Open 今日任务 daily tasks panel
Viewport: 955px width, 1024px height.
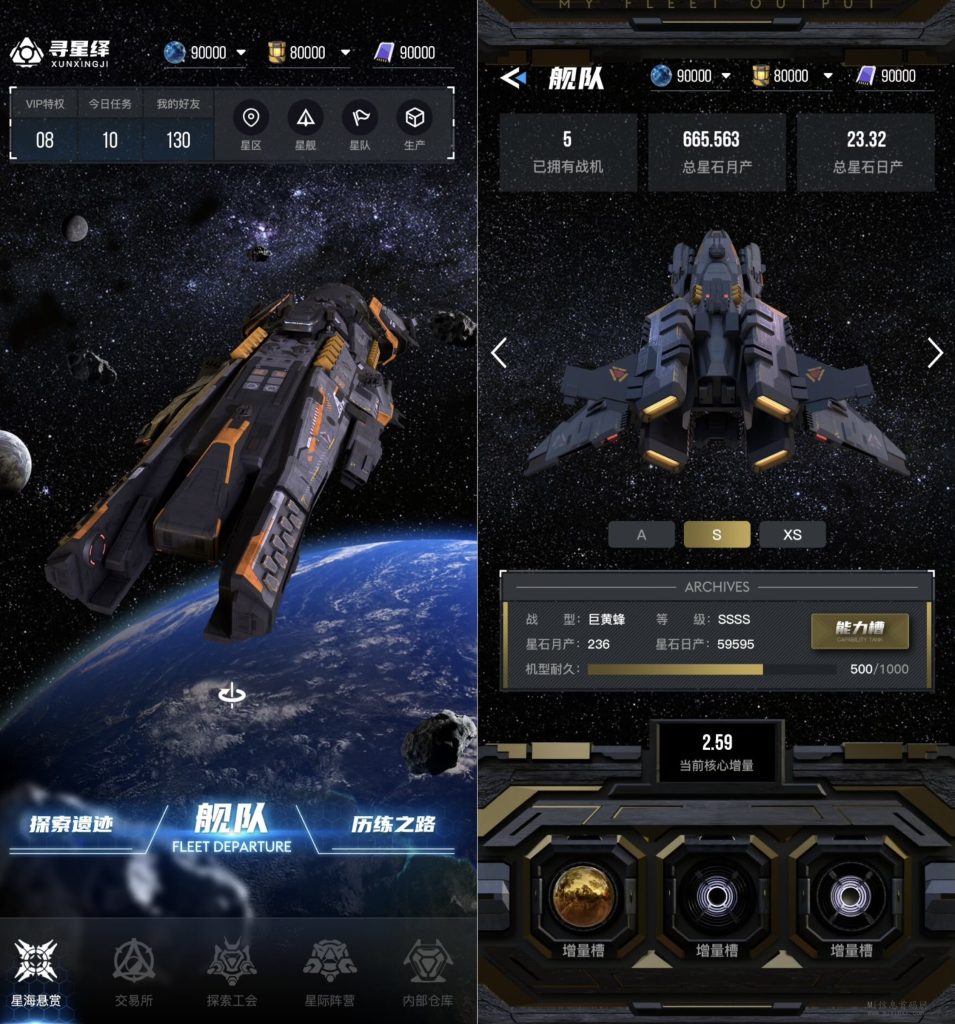[x=110, y=128]
